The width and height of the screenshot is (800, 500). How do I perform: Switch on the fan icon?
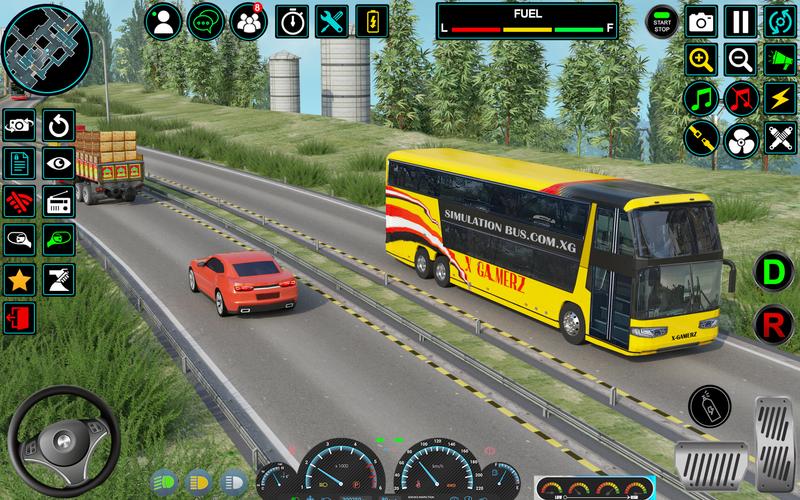point(740,137)
